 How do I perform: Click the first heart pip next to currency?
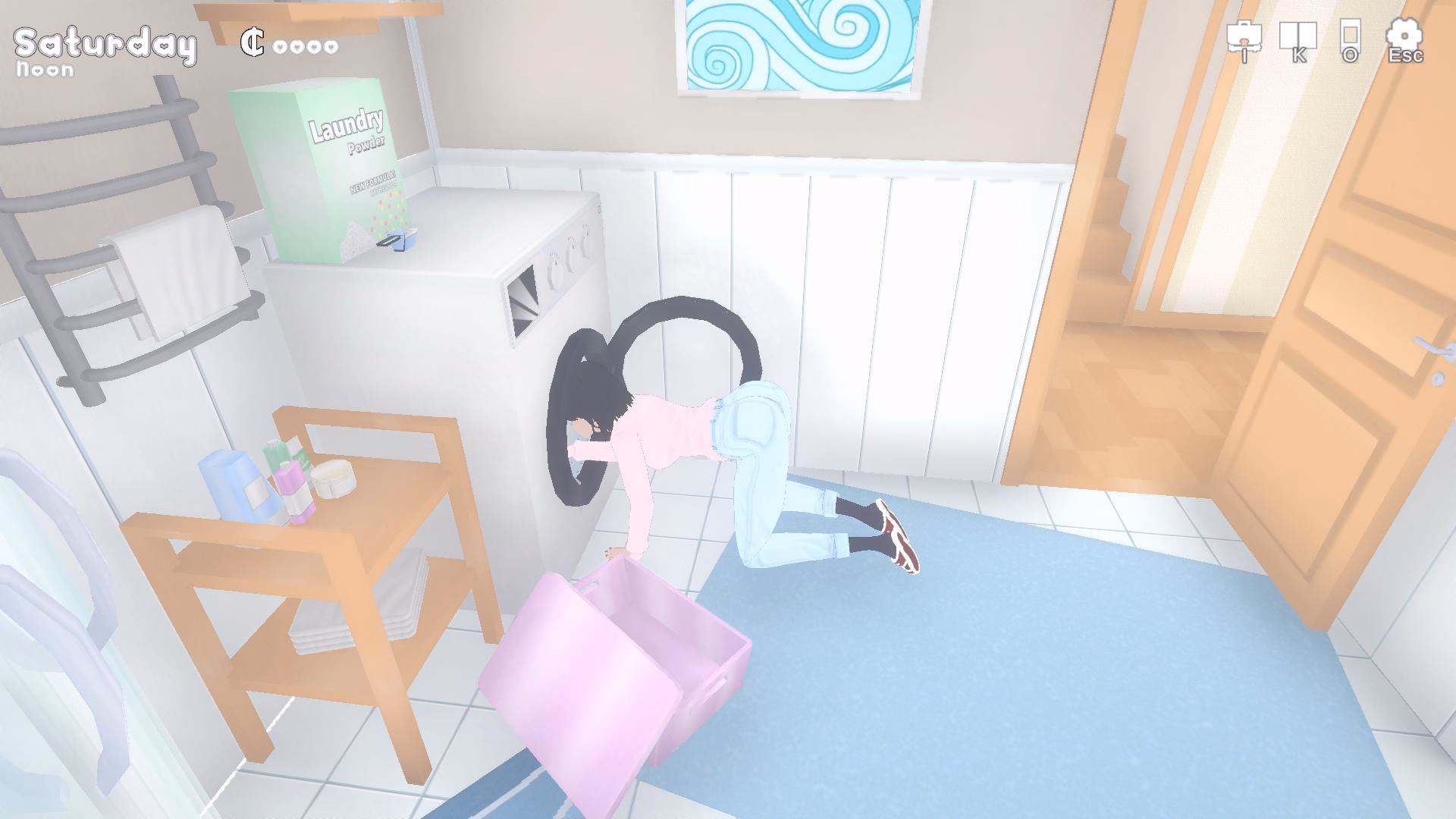281,45
